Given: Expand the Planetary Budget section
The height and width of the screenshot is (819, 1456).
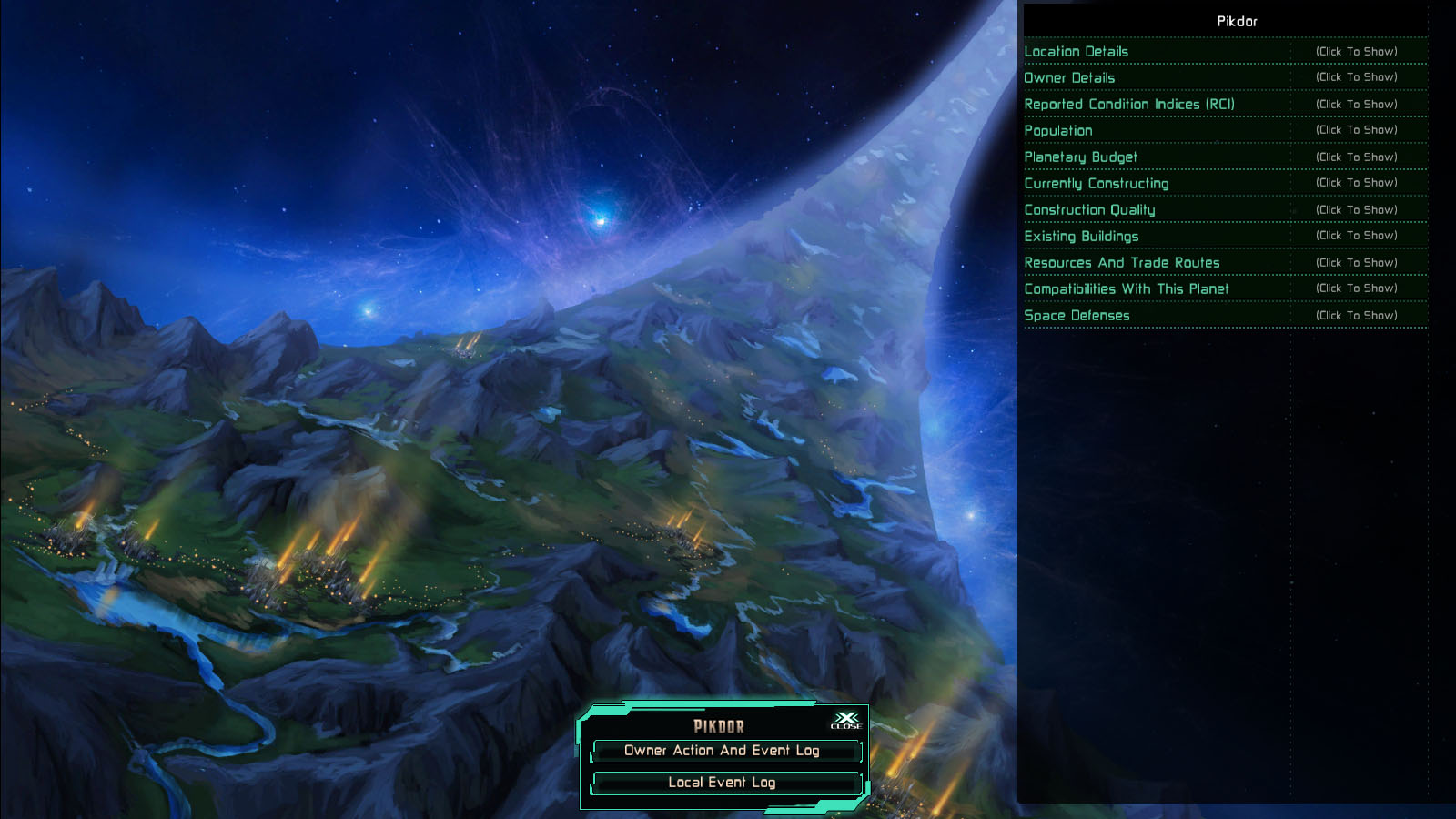Looking at the screenshot, I should [1083, 157].
